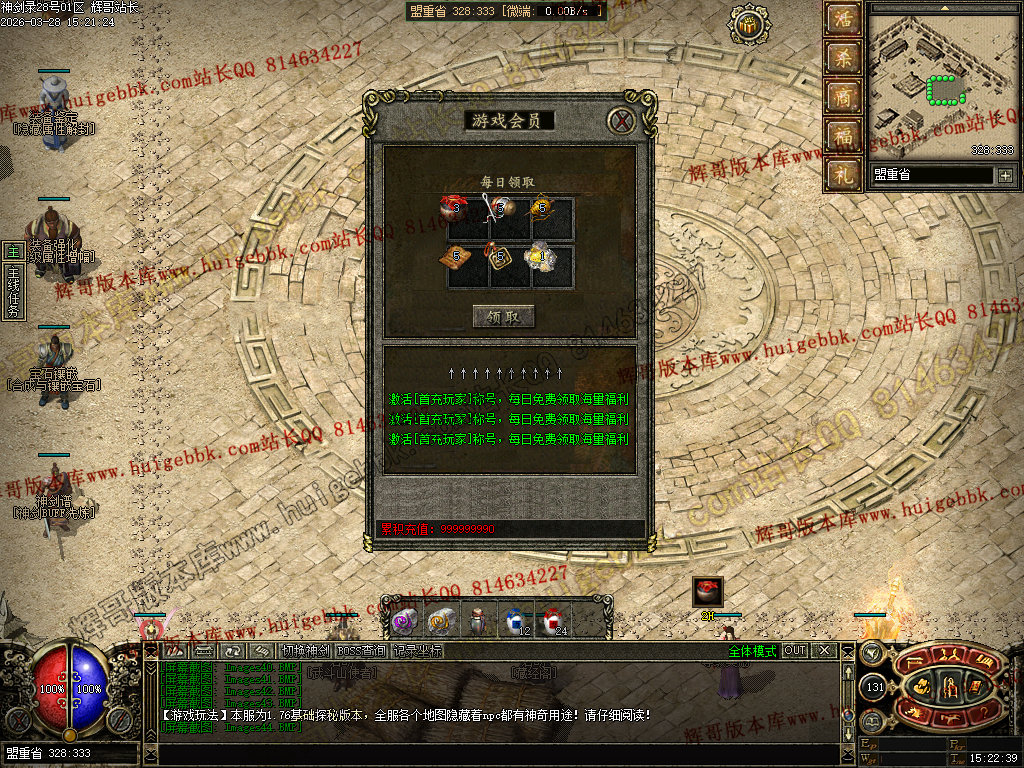Viewport: 1024px width, 768px height.
Task: Click the 切换神剑 switch sword button
Action: click(305, 651)
